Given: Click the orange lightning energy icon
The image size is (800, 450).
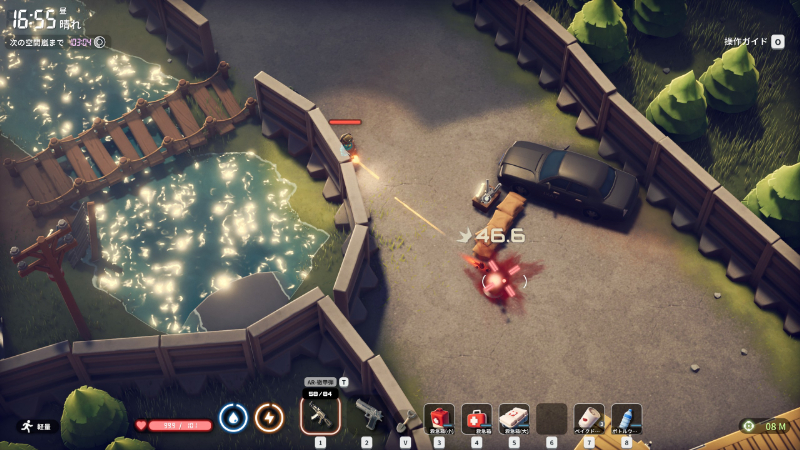Looking at the screenshot, I should 269,417.
